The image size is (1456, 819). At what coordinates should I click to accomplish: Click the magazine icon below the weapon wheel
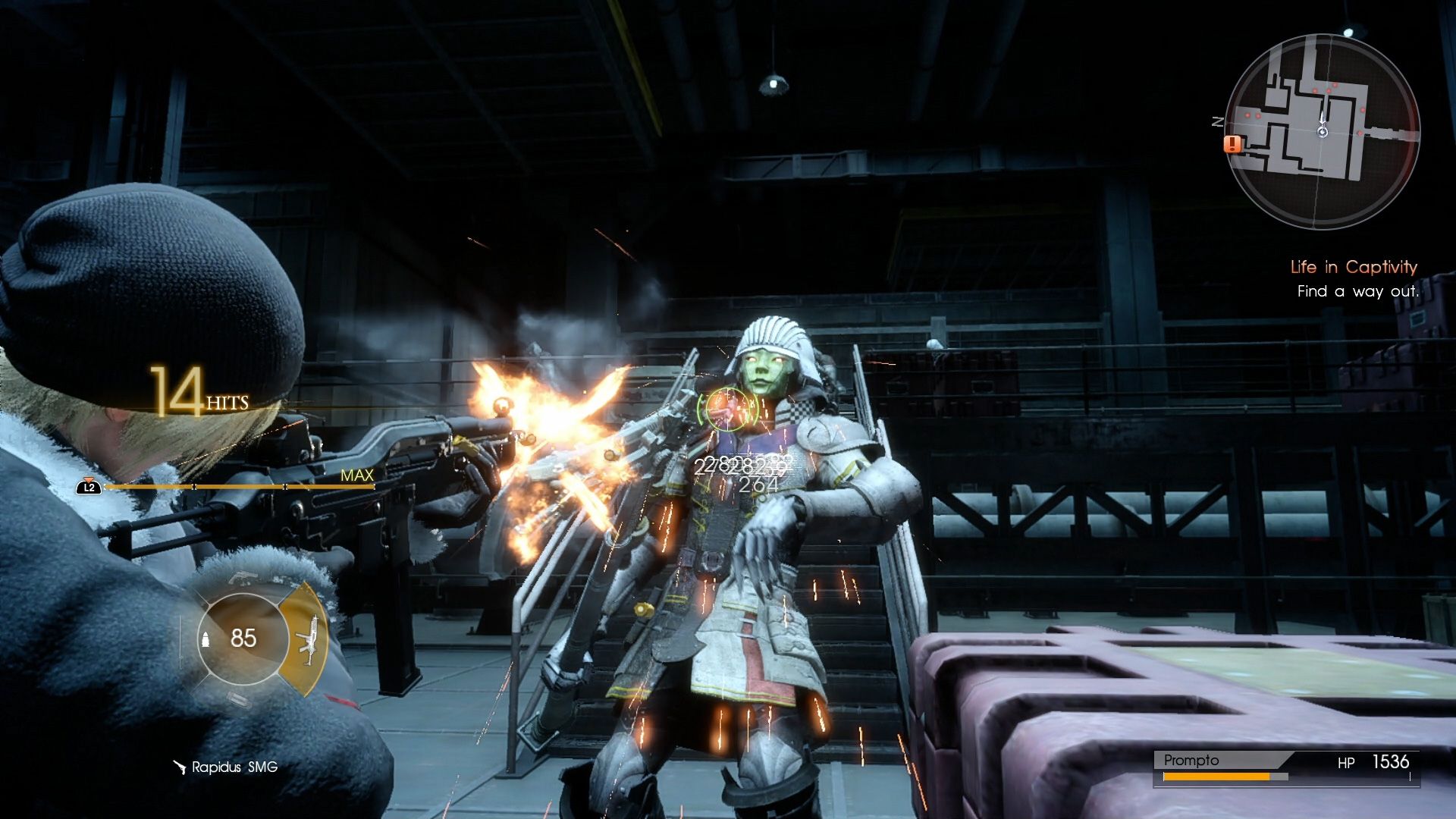(x=239, y=699)
